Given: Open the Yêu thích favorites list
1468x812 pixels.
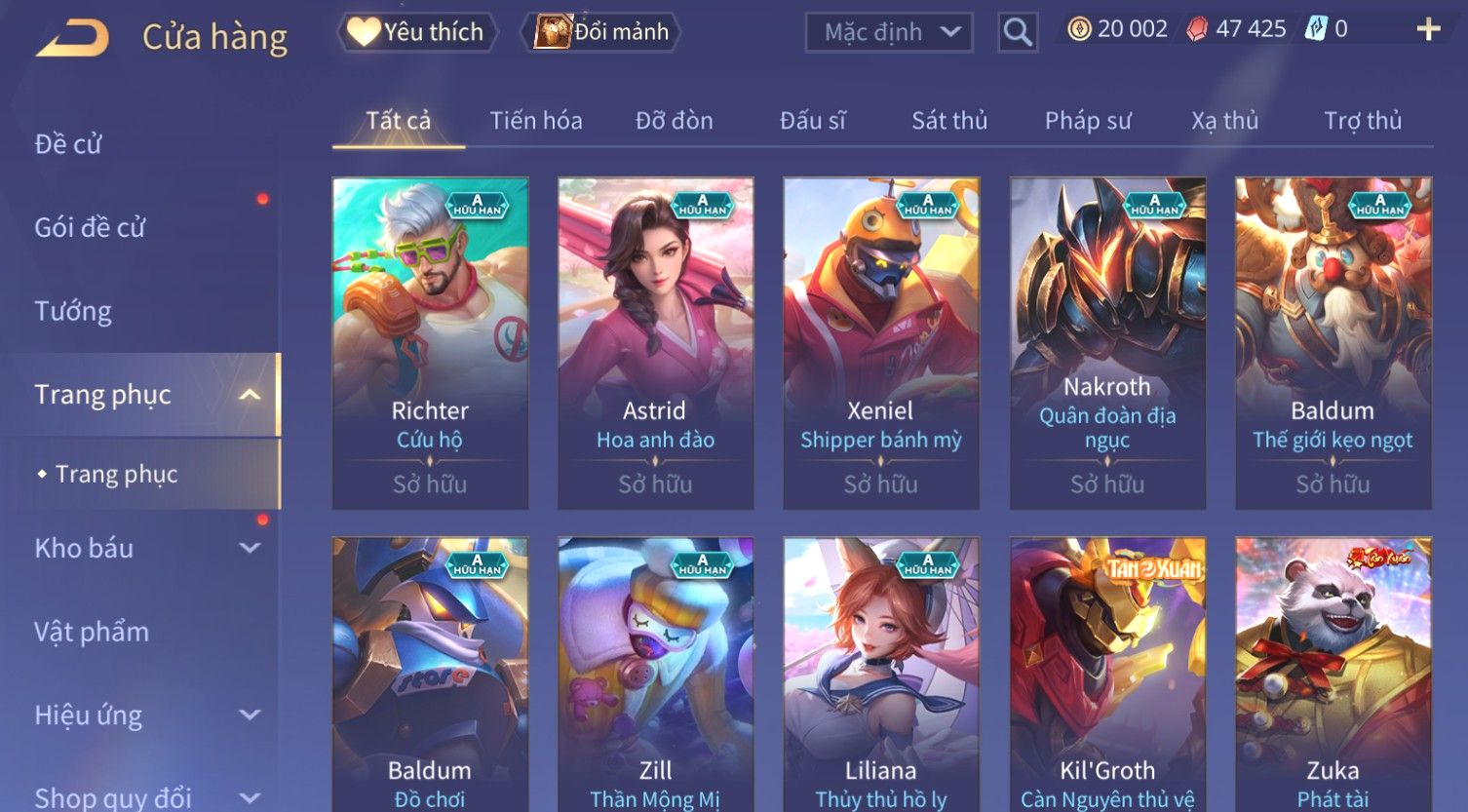Looking at the screenshot, I should [417, 32].
